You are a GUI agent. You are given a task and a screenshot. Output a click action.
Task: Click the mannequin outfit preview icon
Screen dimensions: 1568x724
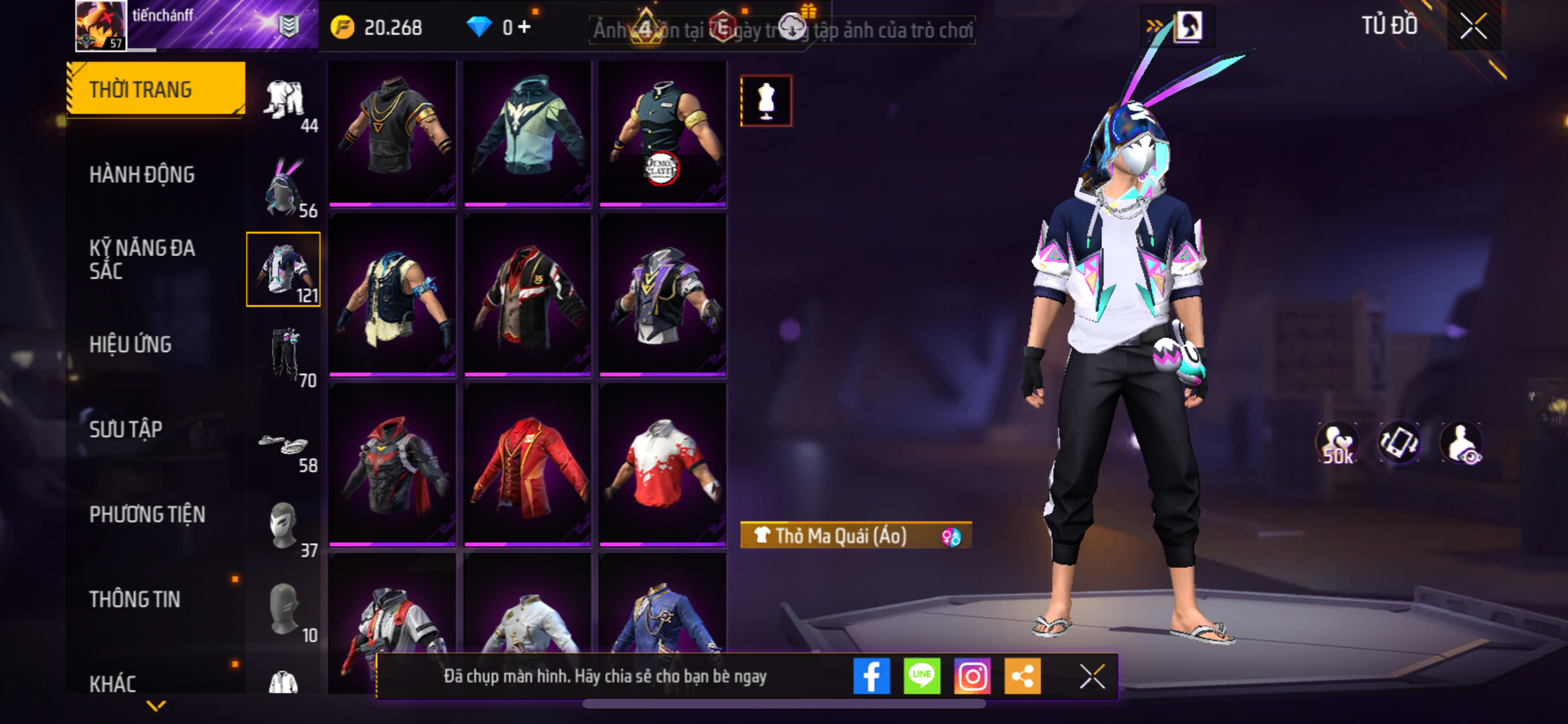[766, 101]
